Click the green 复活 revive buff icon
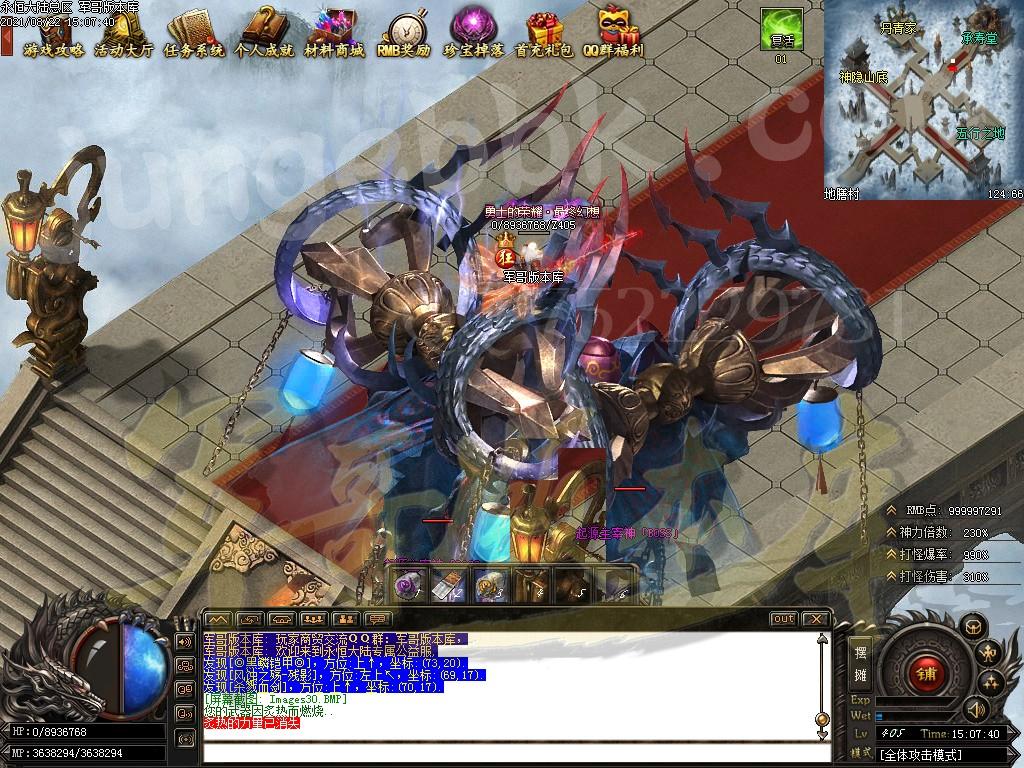This screenshot has height=768, width=1024. [x=780, y=29]
